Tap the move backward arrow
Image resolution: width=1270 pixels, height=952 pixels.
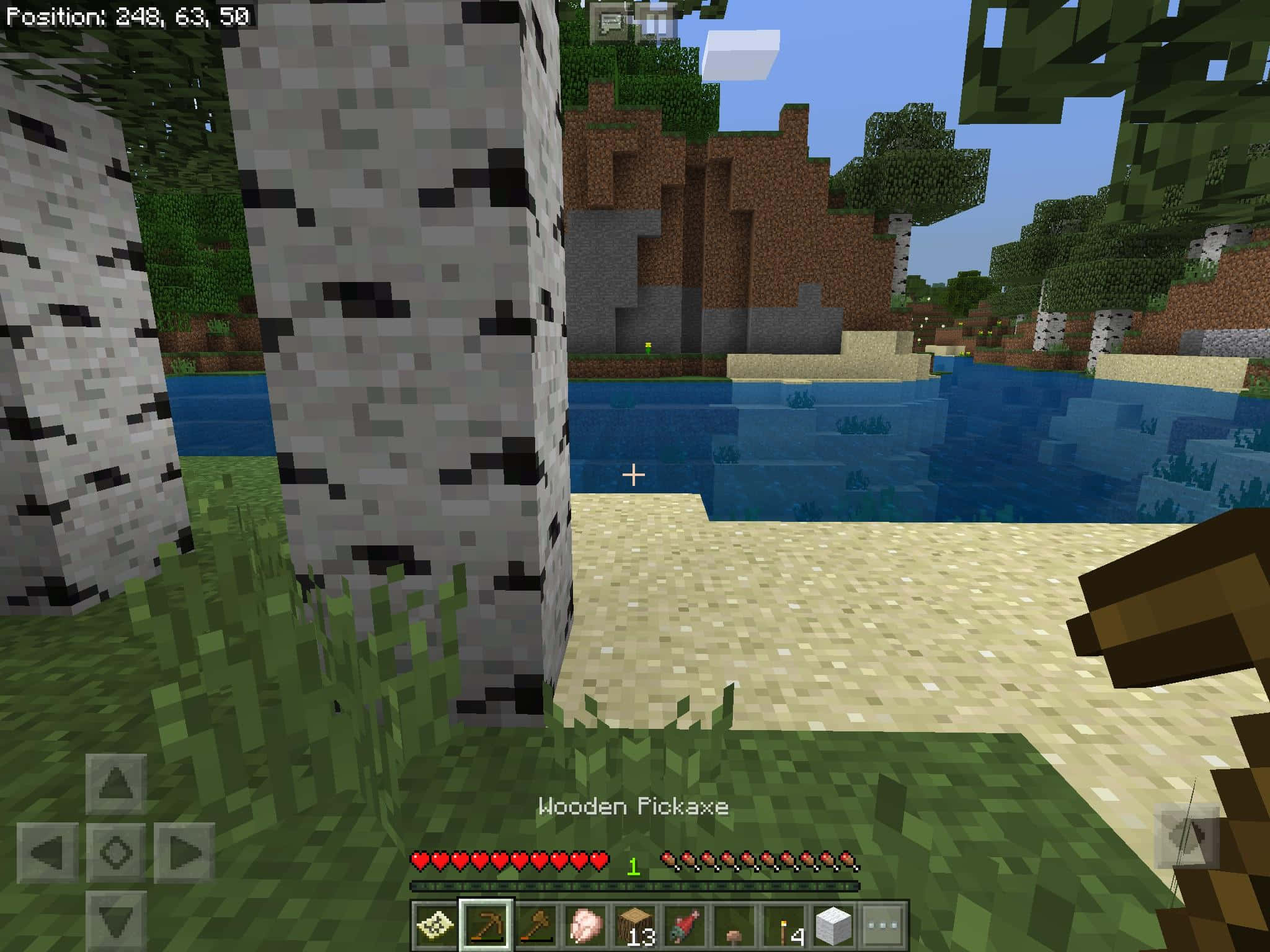pos(116,921)
